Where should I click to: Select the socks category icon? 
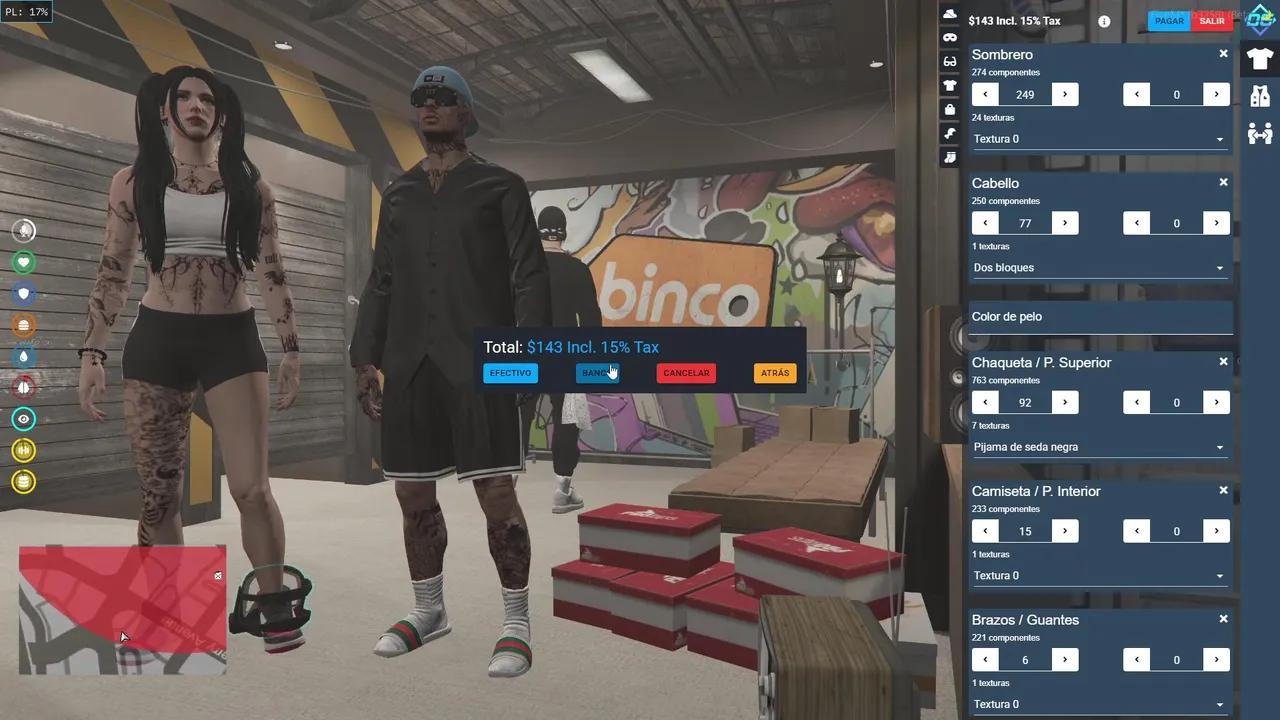[x=949, y=157]
